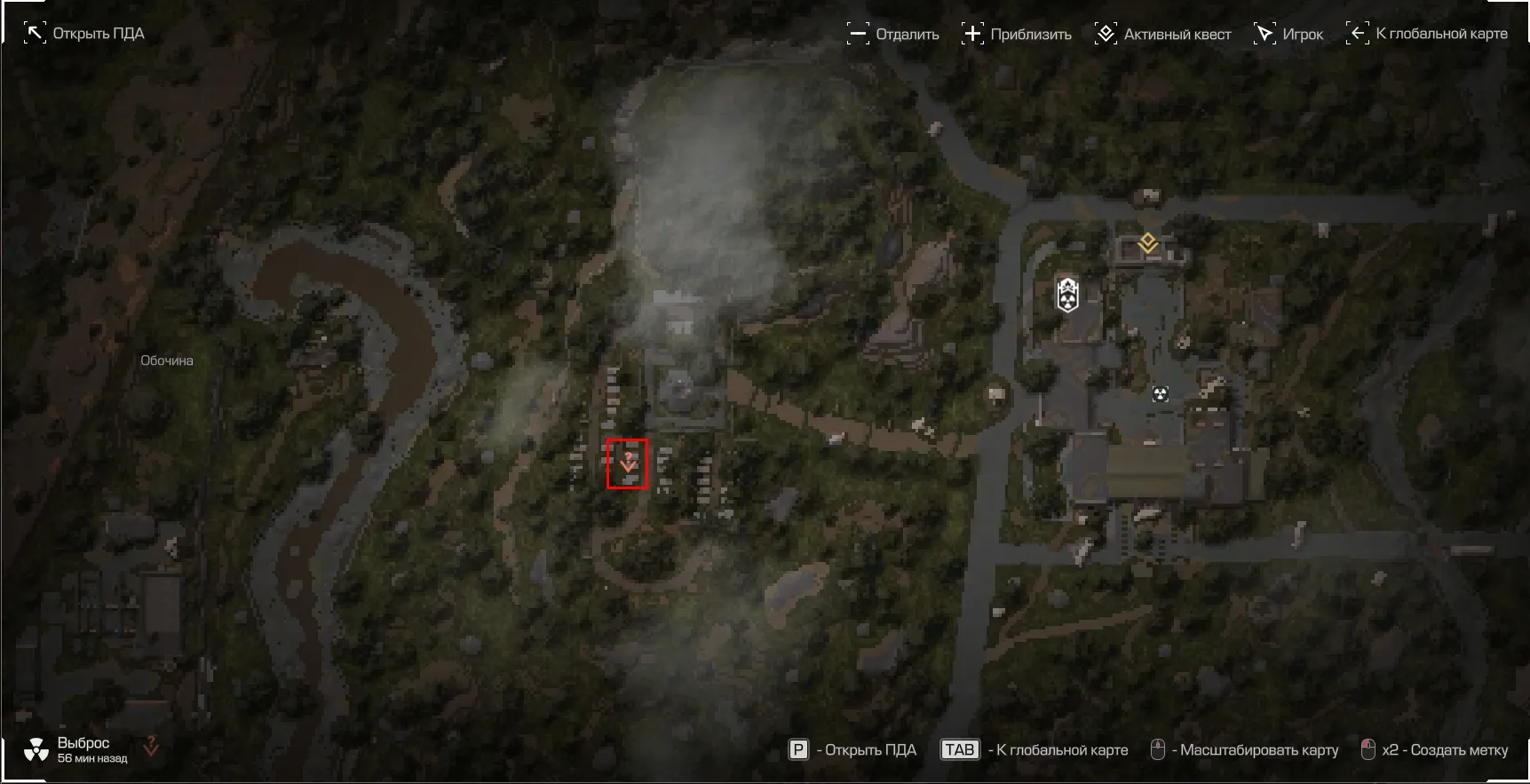Click the small radiation trefoil map marker
Image resolution: width=1530 pixels, height=784 pixels.
1160,393
